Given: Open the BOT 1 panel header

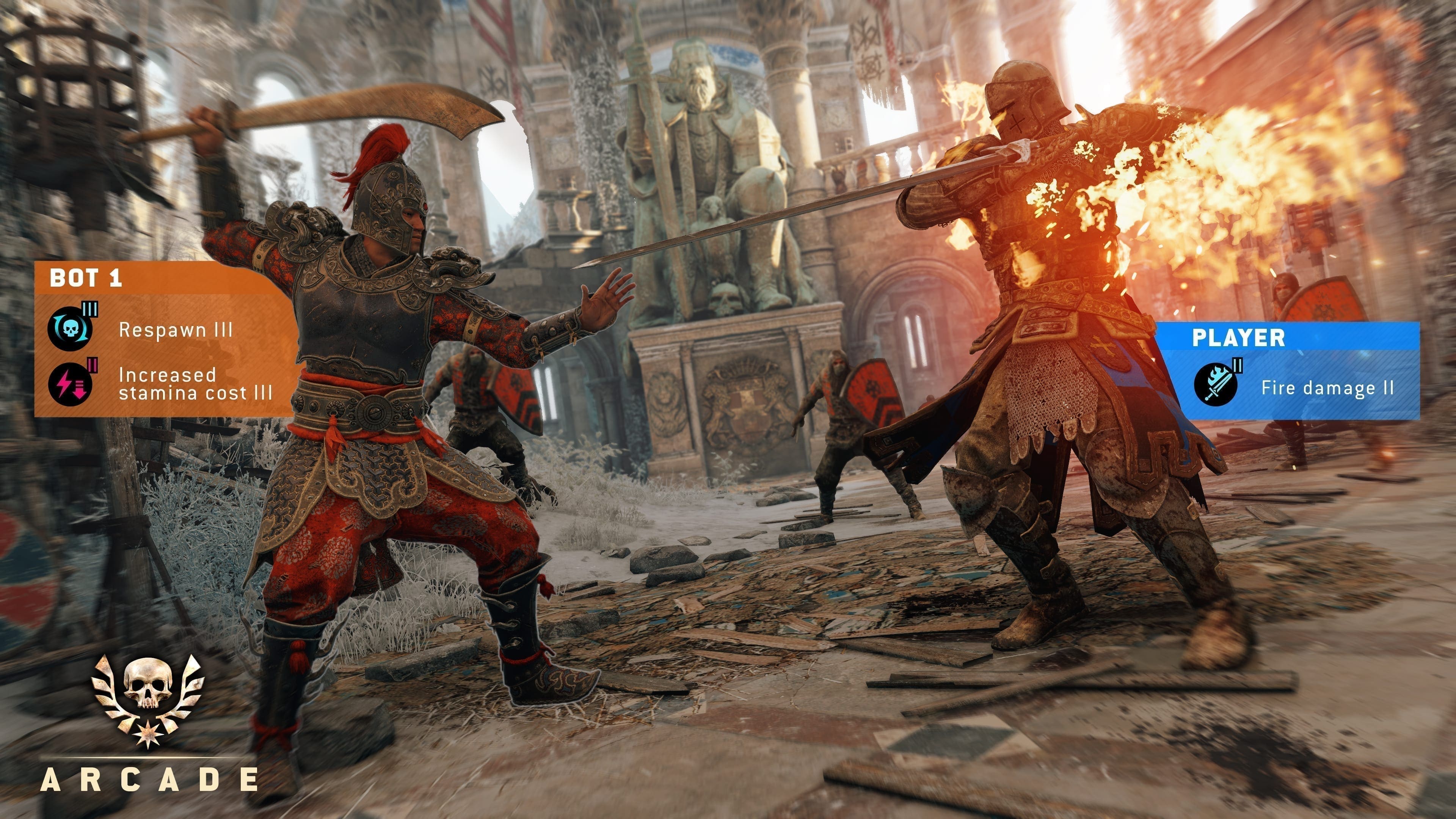Looking at the screenshot, I should click(86, 278).
